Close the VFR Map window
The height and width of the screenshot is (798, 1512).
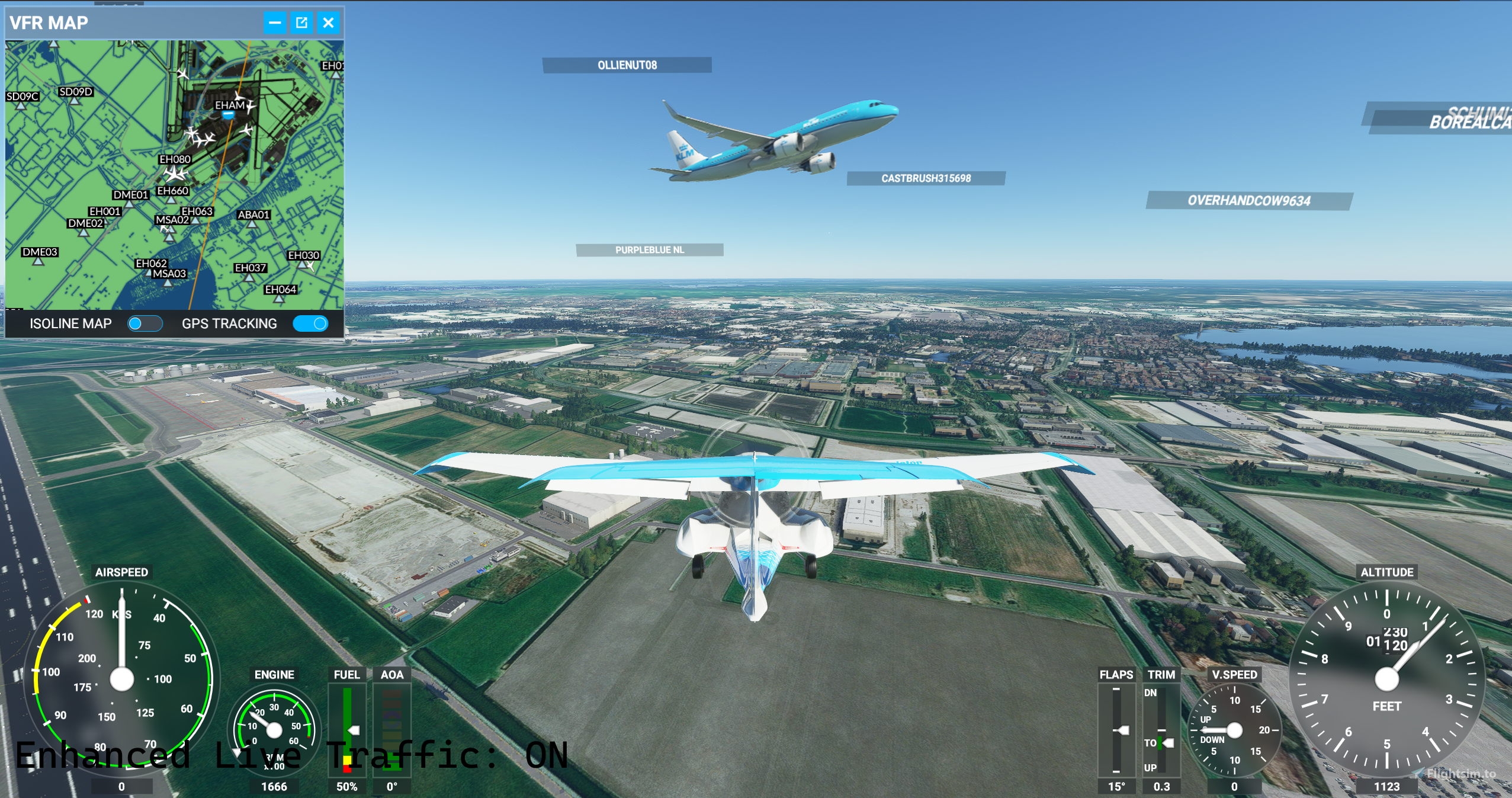(x=328, y=23)
